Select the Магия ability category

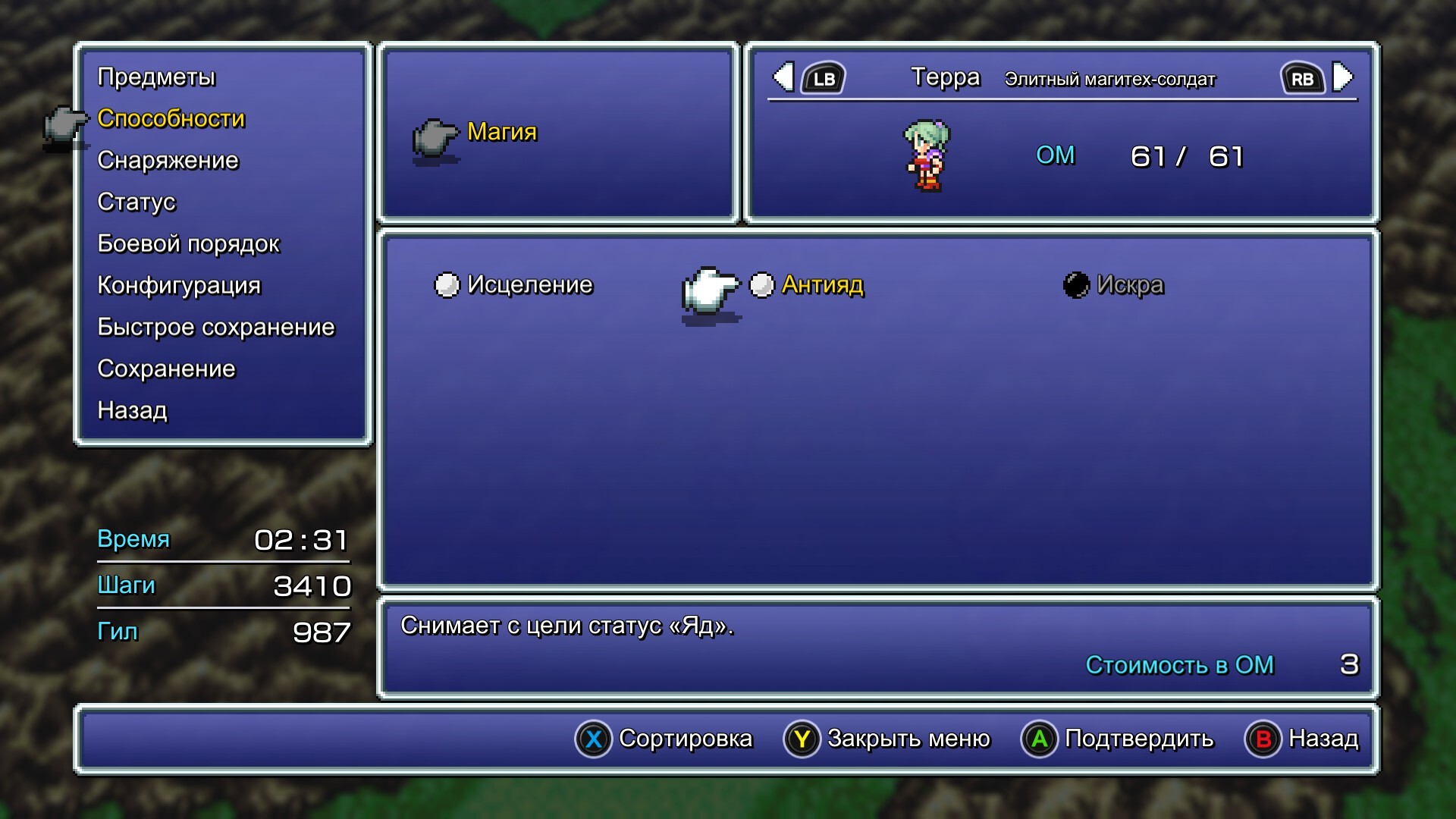click(501, 132)
